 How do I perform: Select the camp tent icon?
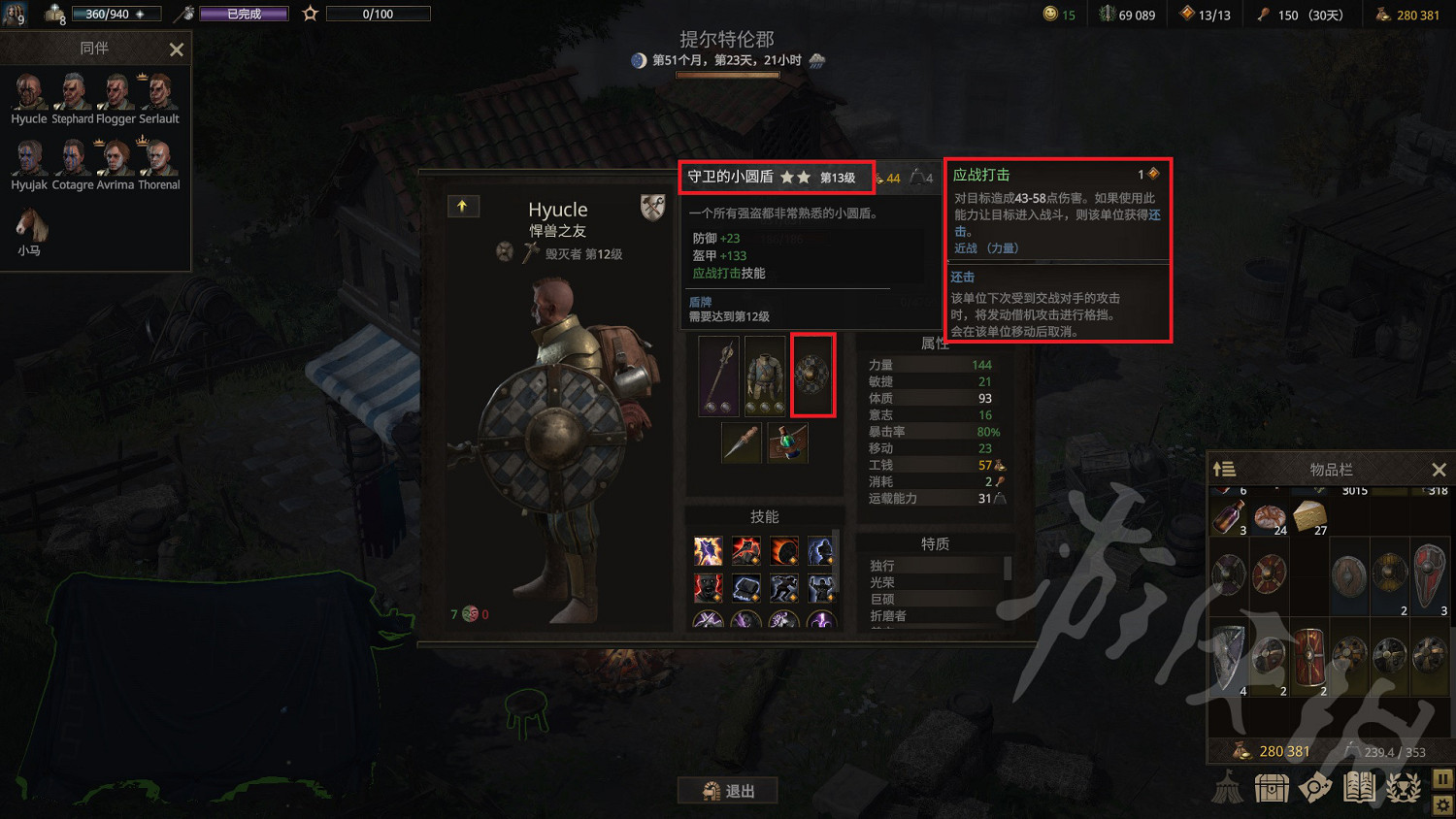point(1228,787)
